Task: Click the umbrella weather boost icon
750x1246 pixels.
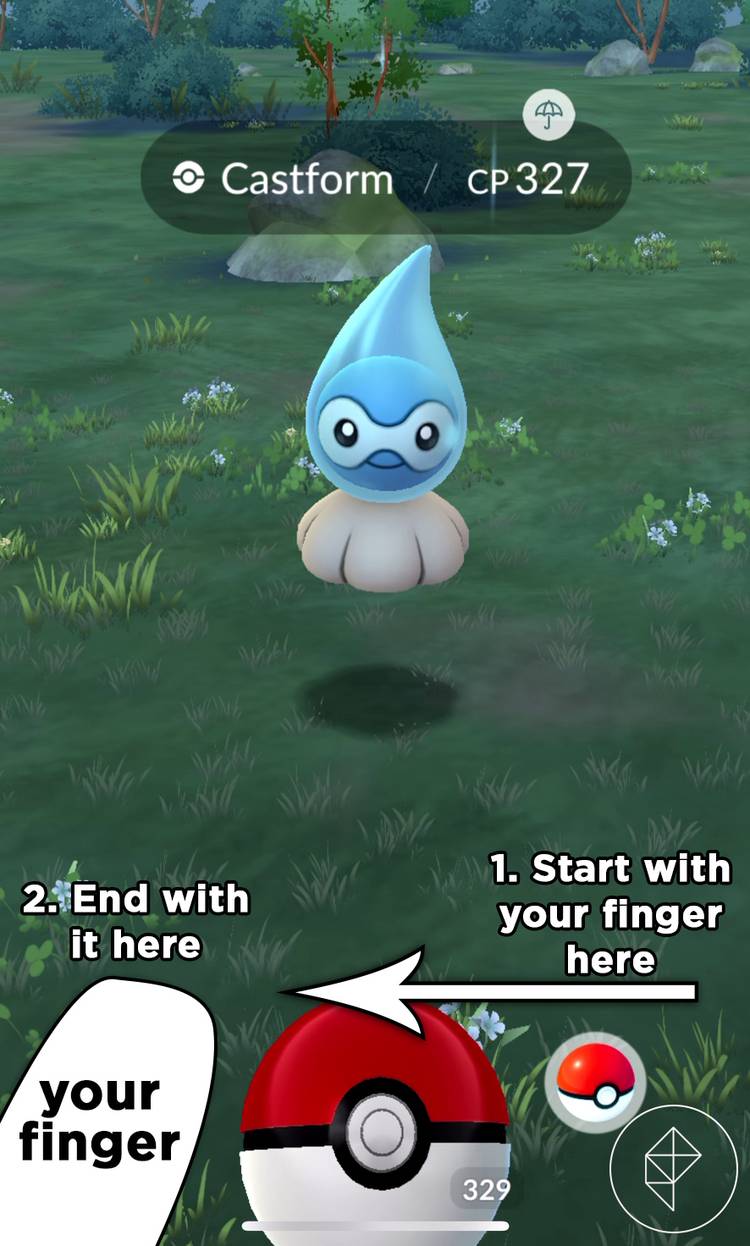Action: click(548, 116)
